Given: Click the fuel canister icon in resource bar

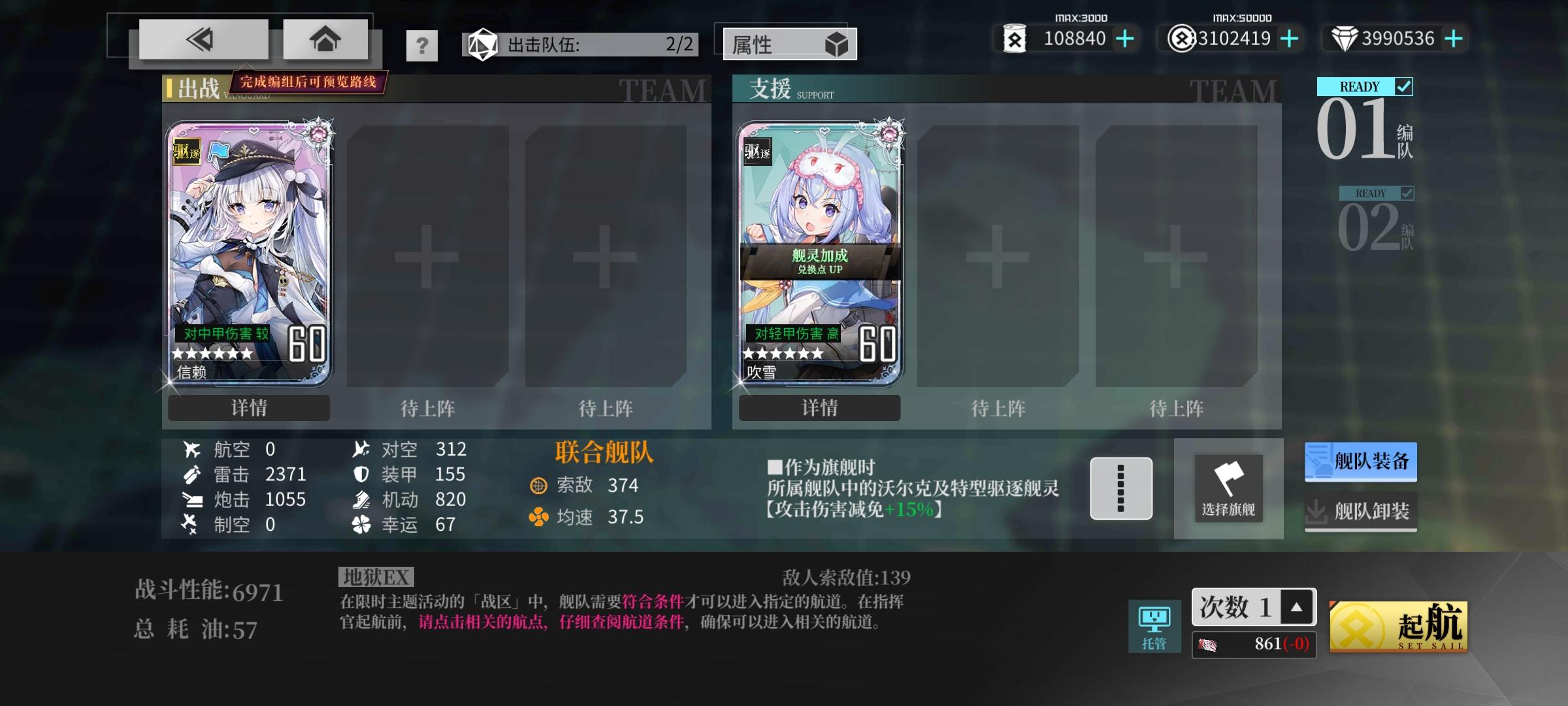Looking at the screenshot, I should pos(1017,39).
